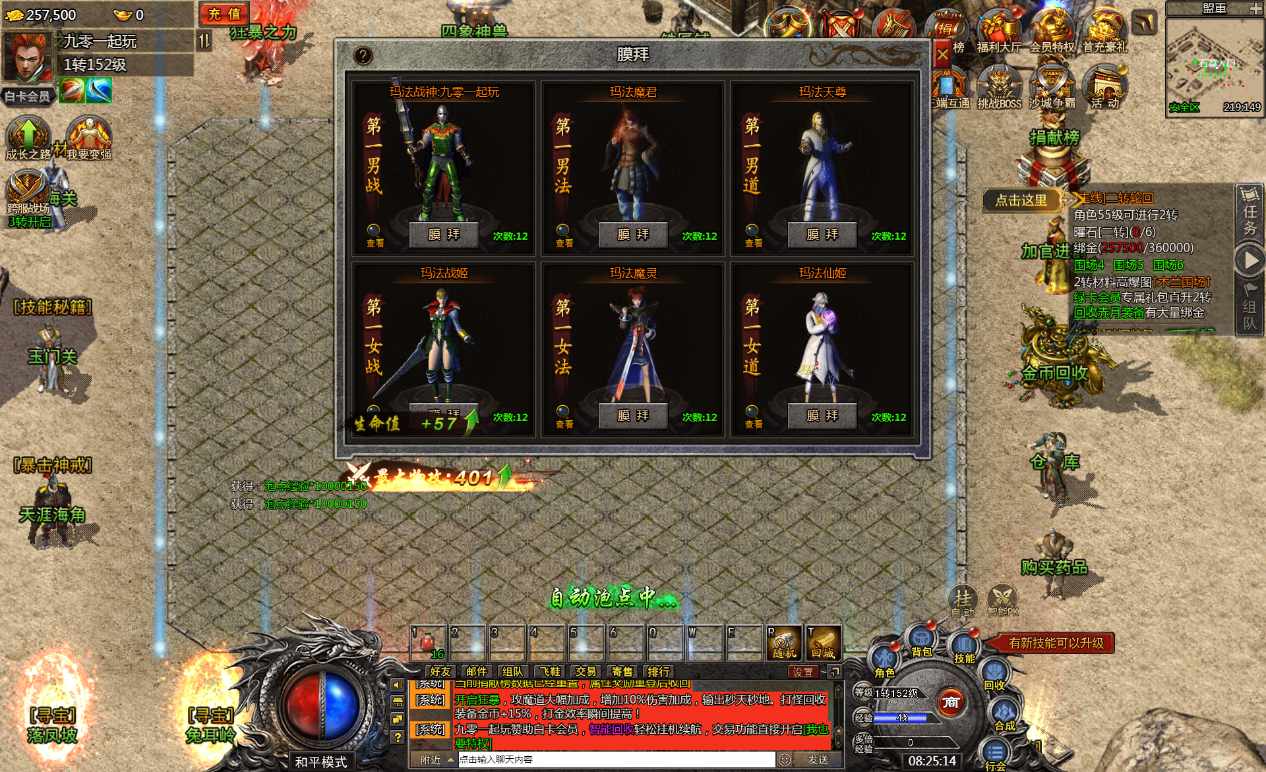1266x772 pixels.
Task: Worship the 第一男道 character 玛法天尊
Action: (x=822, y=234)
